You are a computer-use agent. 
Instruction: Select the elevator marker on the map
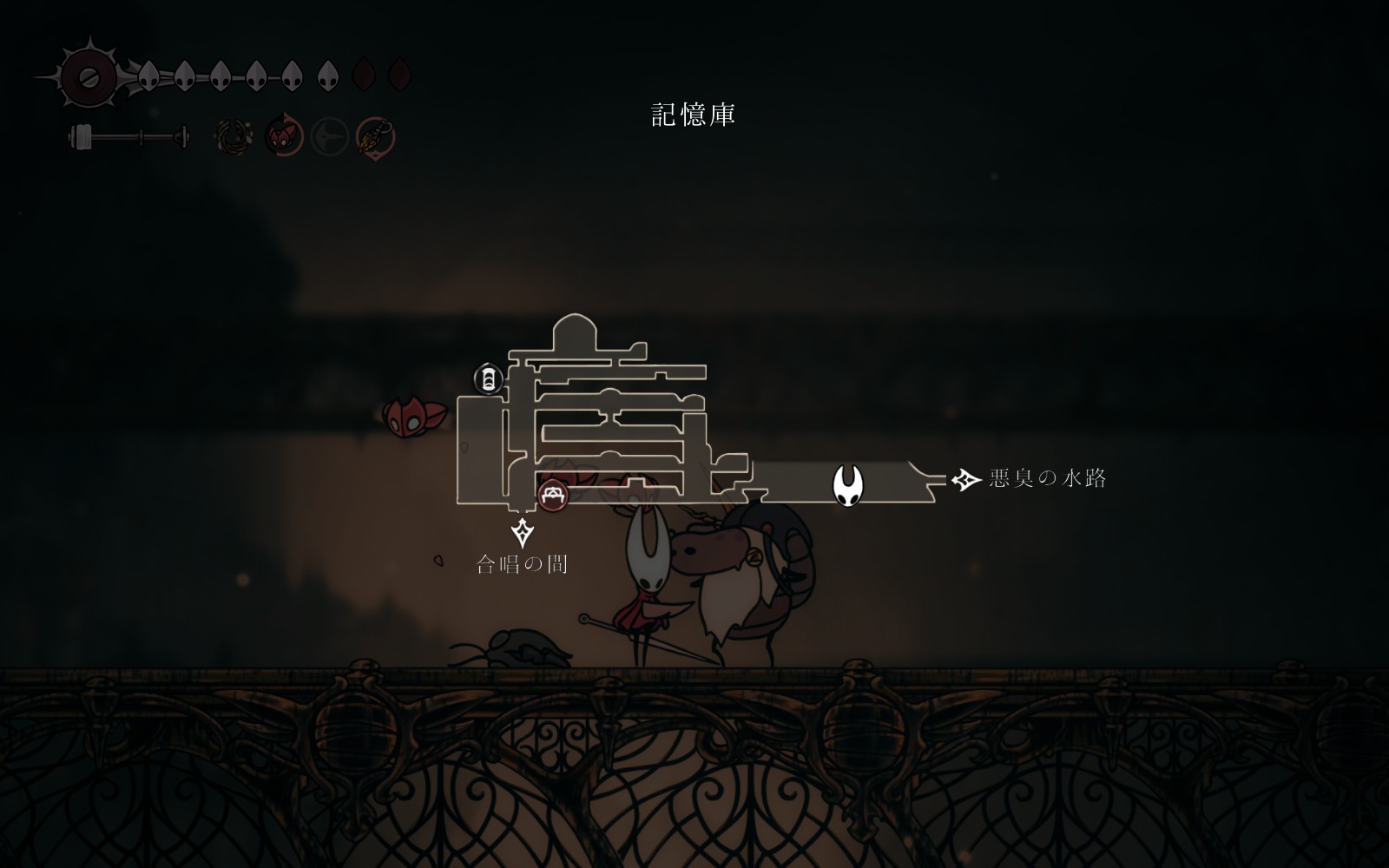[x=489, y=378]
